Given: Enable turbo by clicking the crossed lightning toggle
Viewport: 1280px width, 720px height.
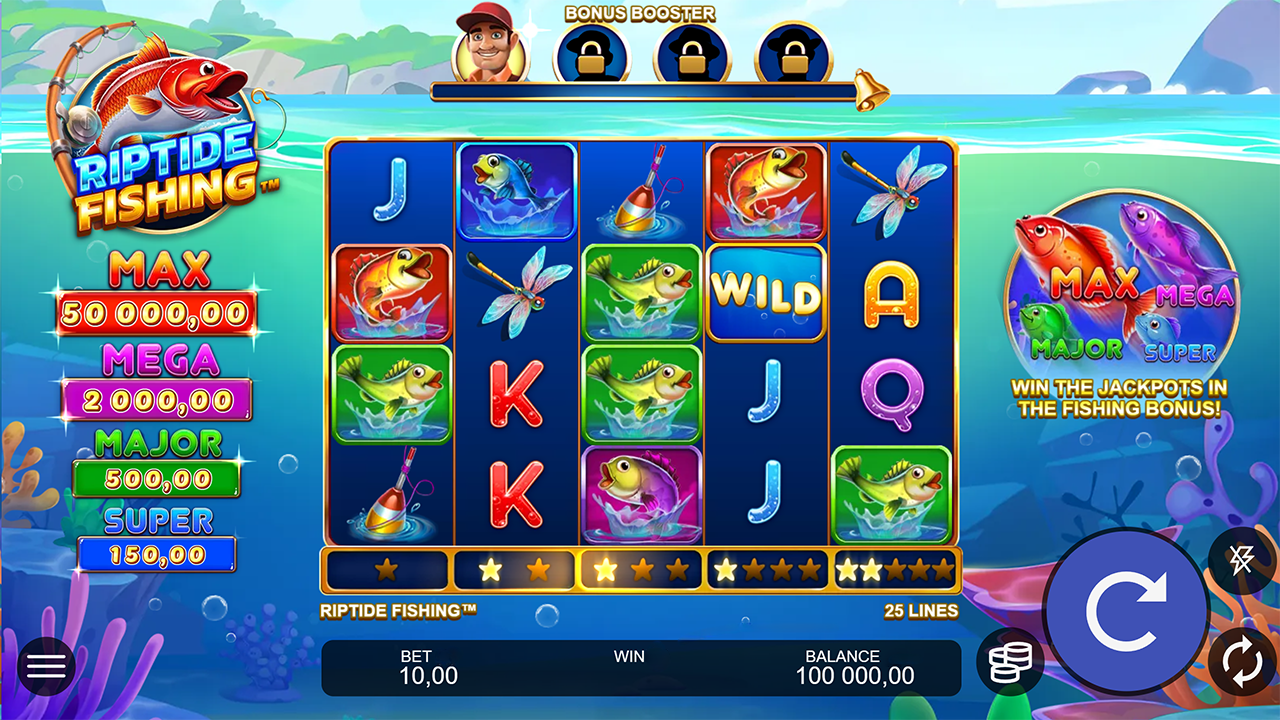Looking at the screenshot, I should click(x=1240, y=560).
